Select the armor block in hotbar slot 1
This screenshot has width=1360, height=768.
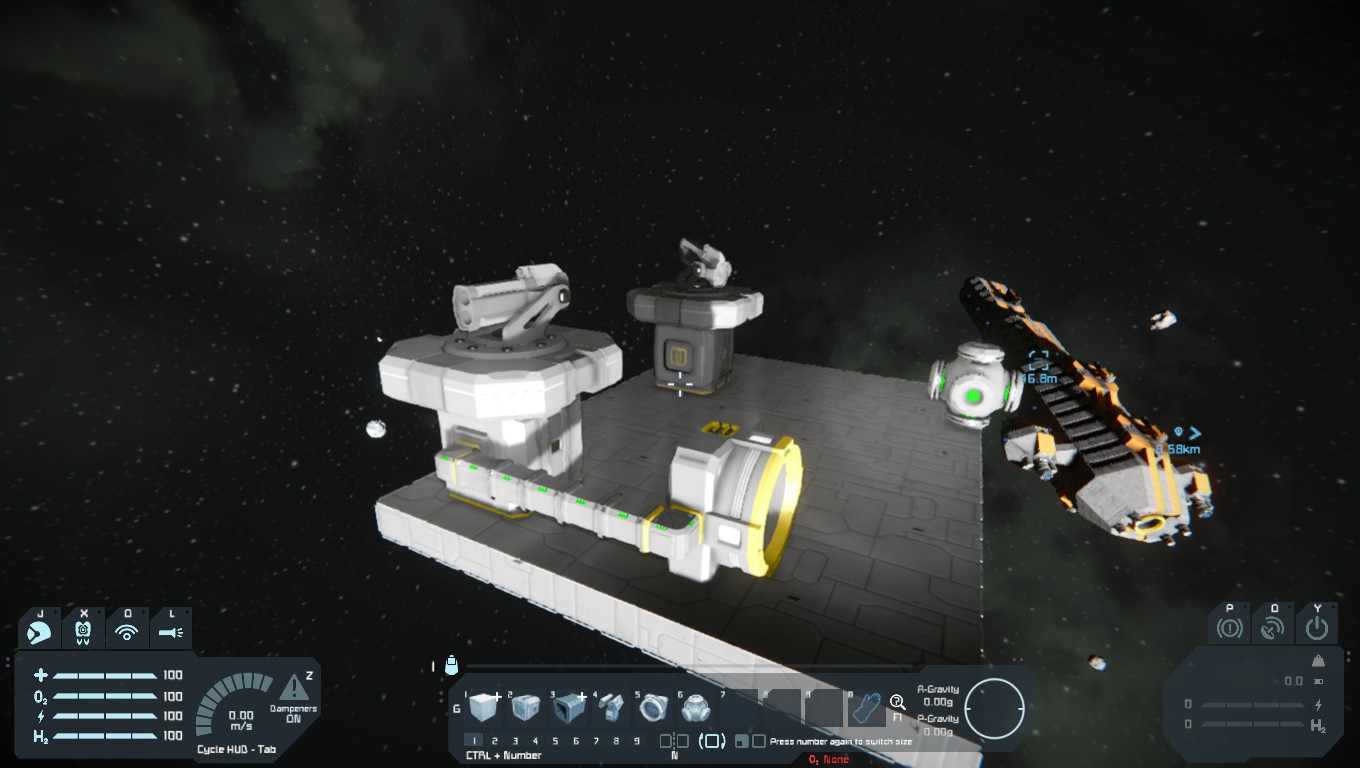[483, 708]
